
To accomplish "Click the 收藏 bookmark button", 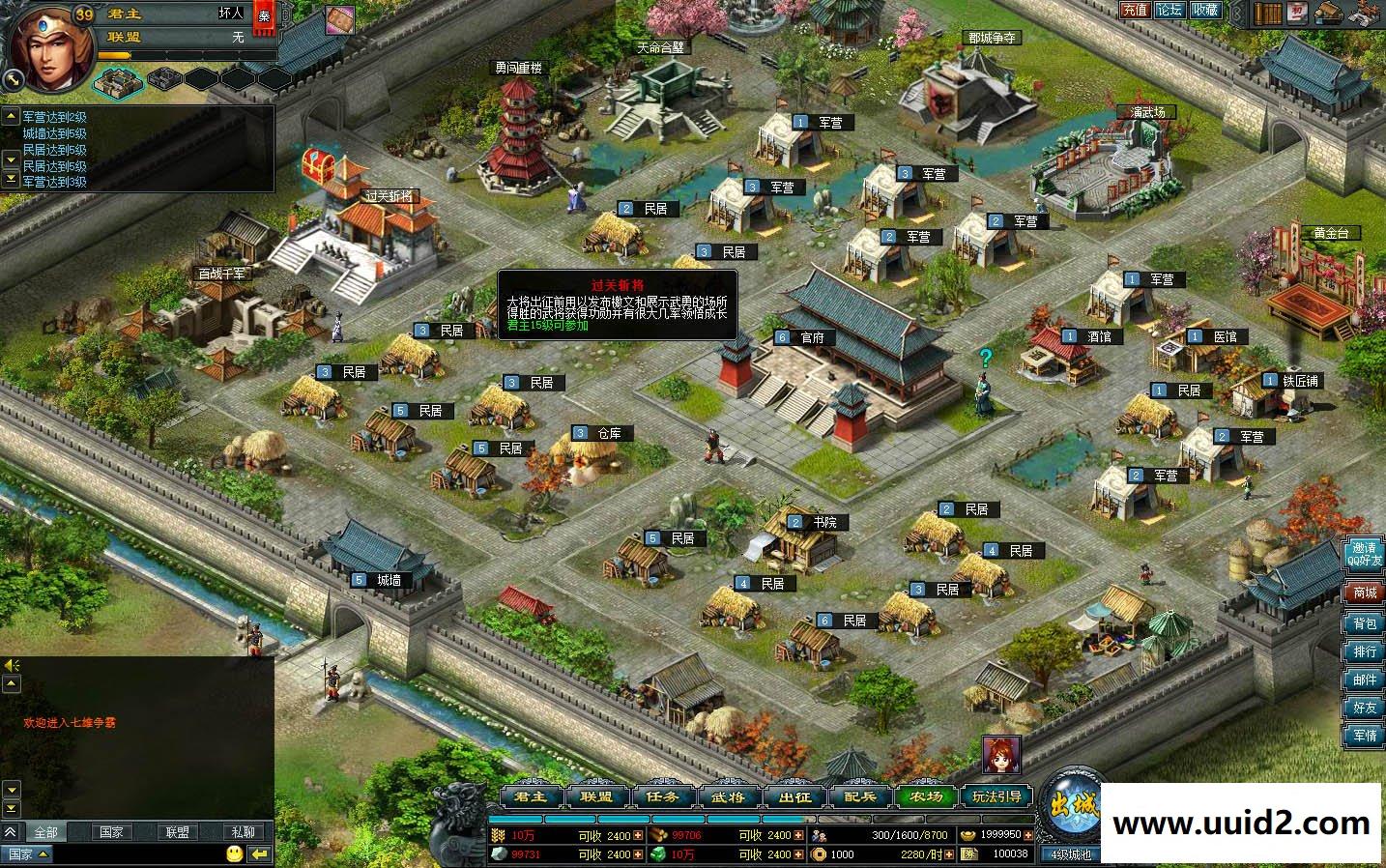I will tap(1205, 10).
